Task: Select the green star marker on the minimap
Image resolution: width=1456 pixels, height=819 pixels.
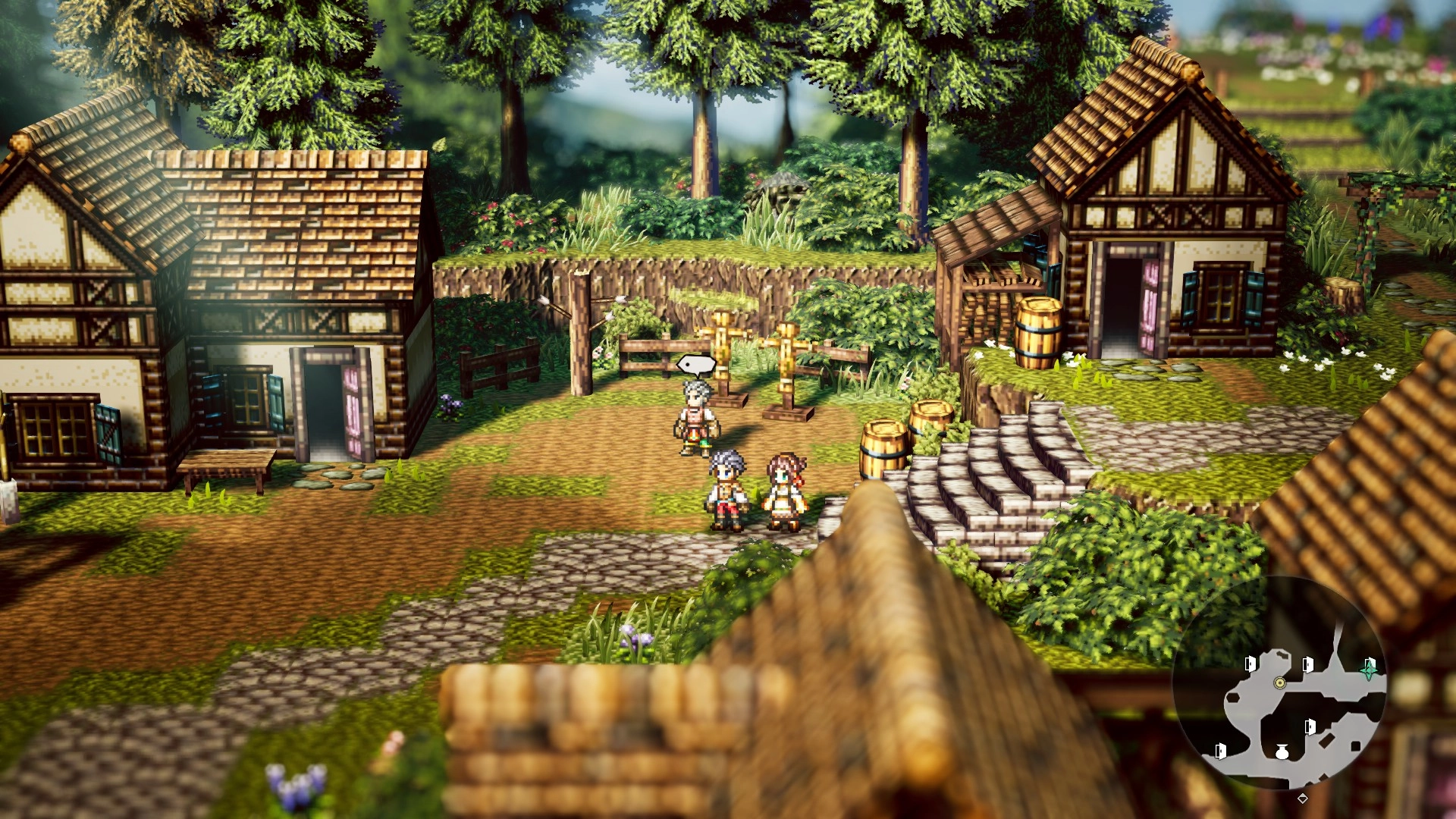Action: click(x=1369, y=668)
